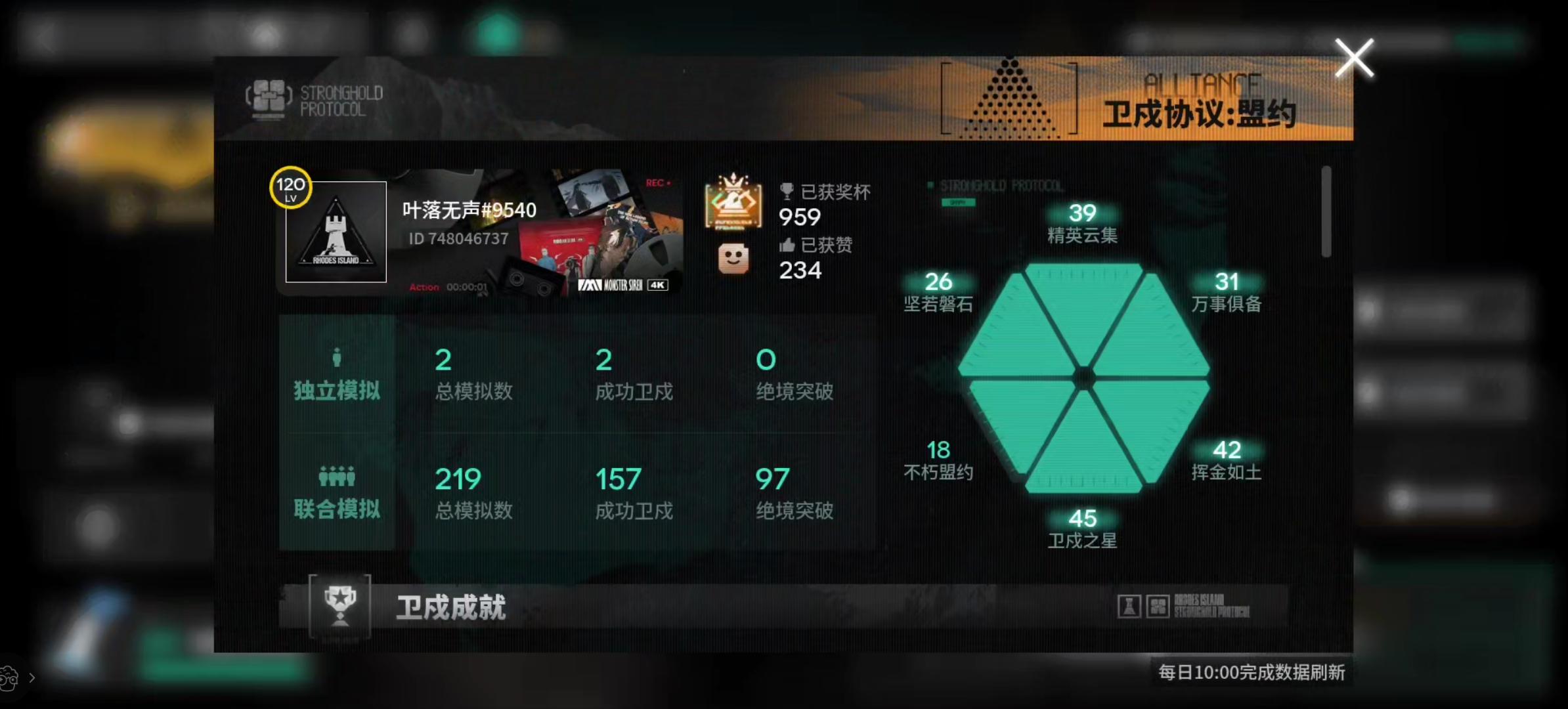Image resolution: width=1568 pixels, height=709 pixels.
Task: Select the single-person icon above 独立模拟
Action: pyautogui.click(x=337, y=356)
